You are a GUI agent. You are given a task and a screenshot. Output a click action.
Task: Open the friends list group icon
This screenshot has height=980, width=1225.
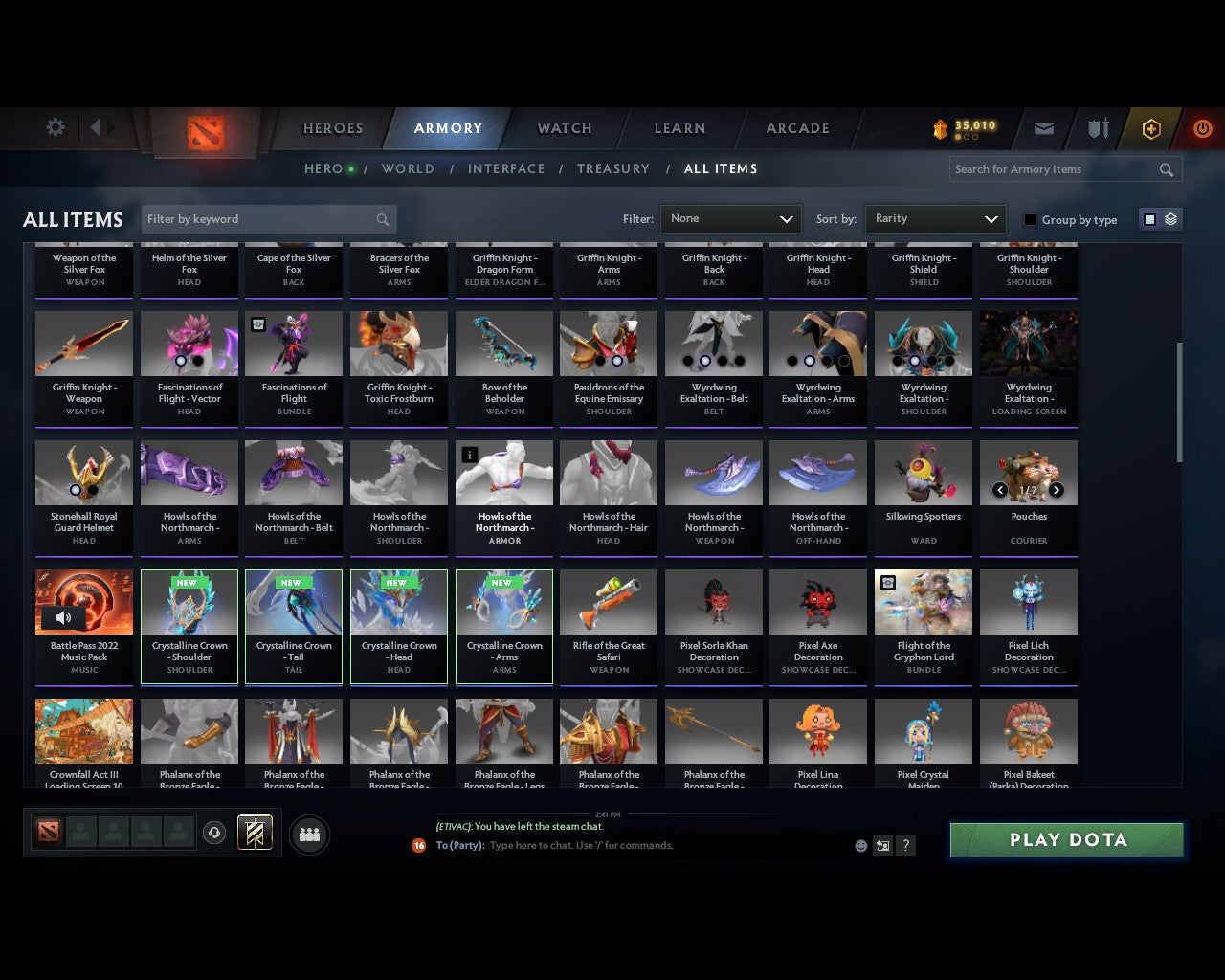[309, 835]
